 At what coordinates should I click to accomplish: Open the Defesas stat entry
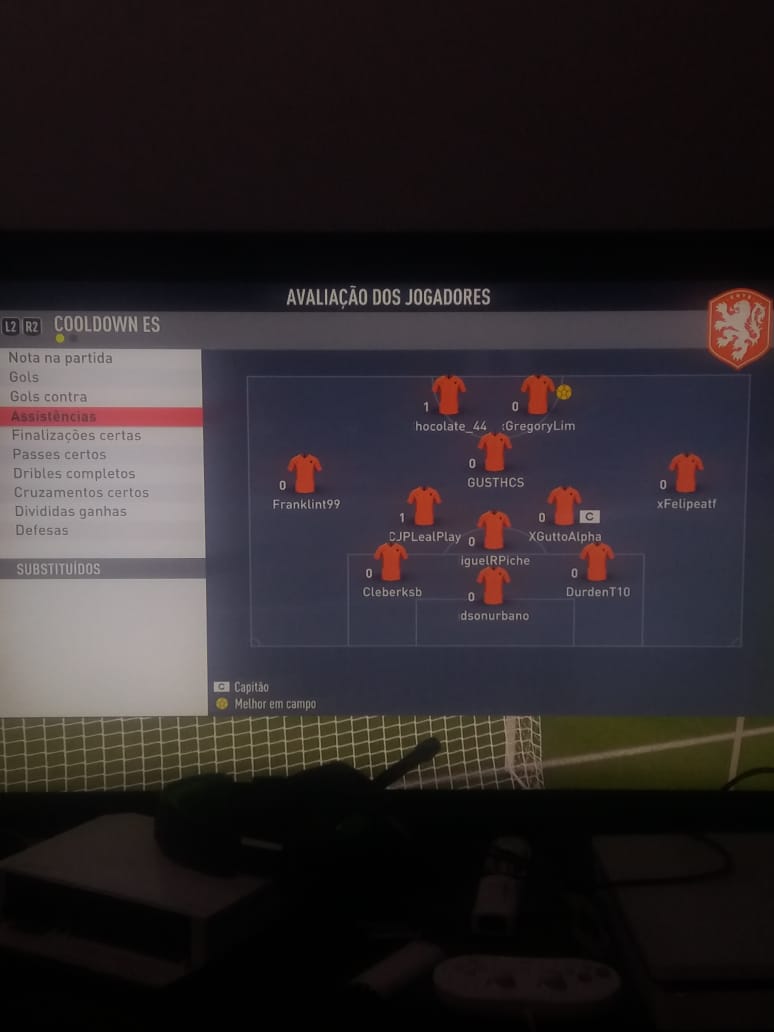pyautogui.click(x=42, y=530)
